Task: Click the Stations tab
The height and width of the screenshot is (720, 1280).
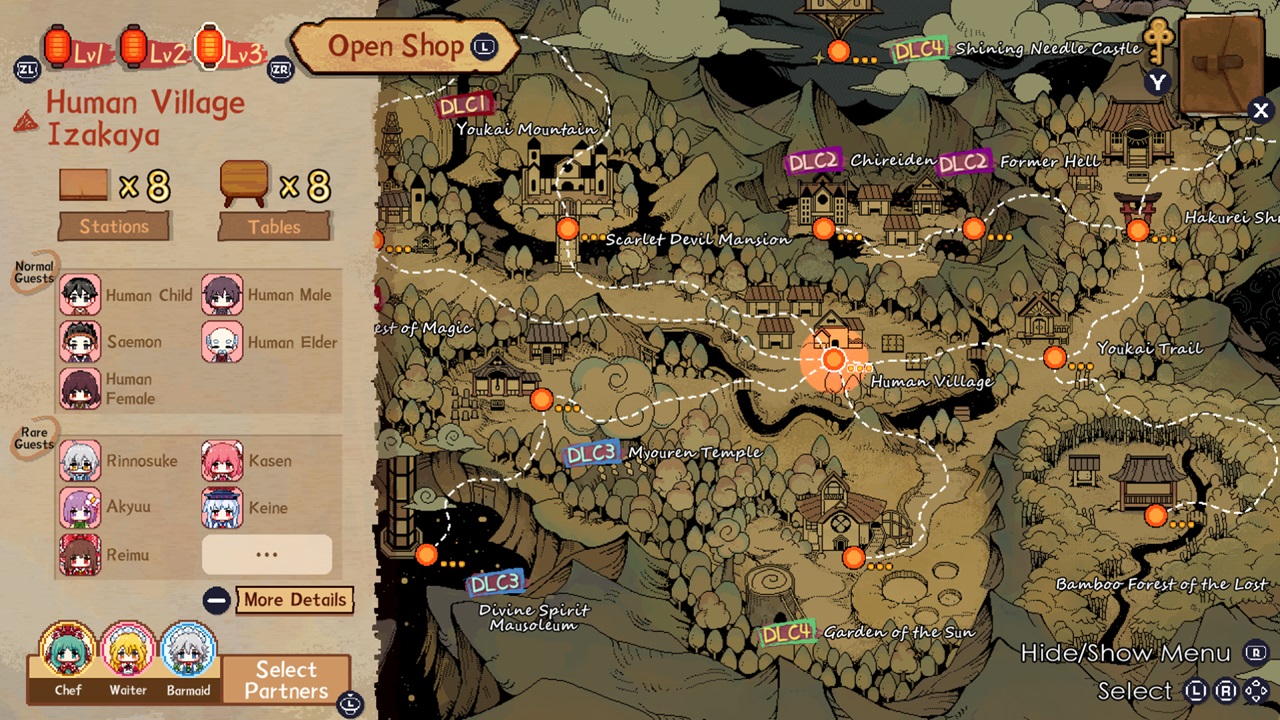Action: [113, 226]
